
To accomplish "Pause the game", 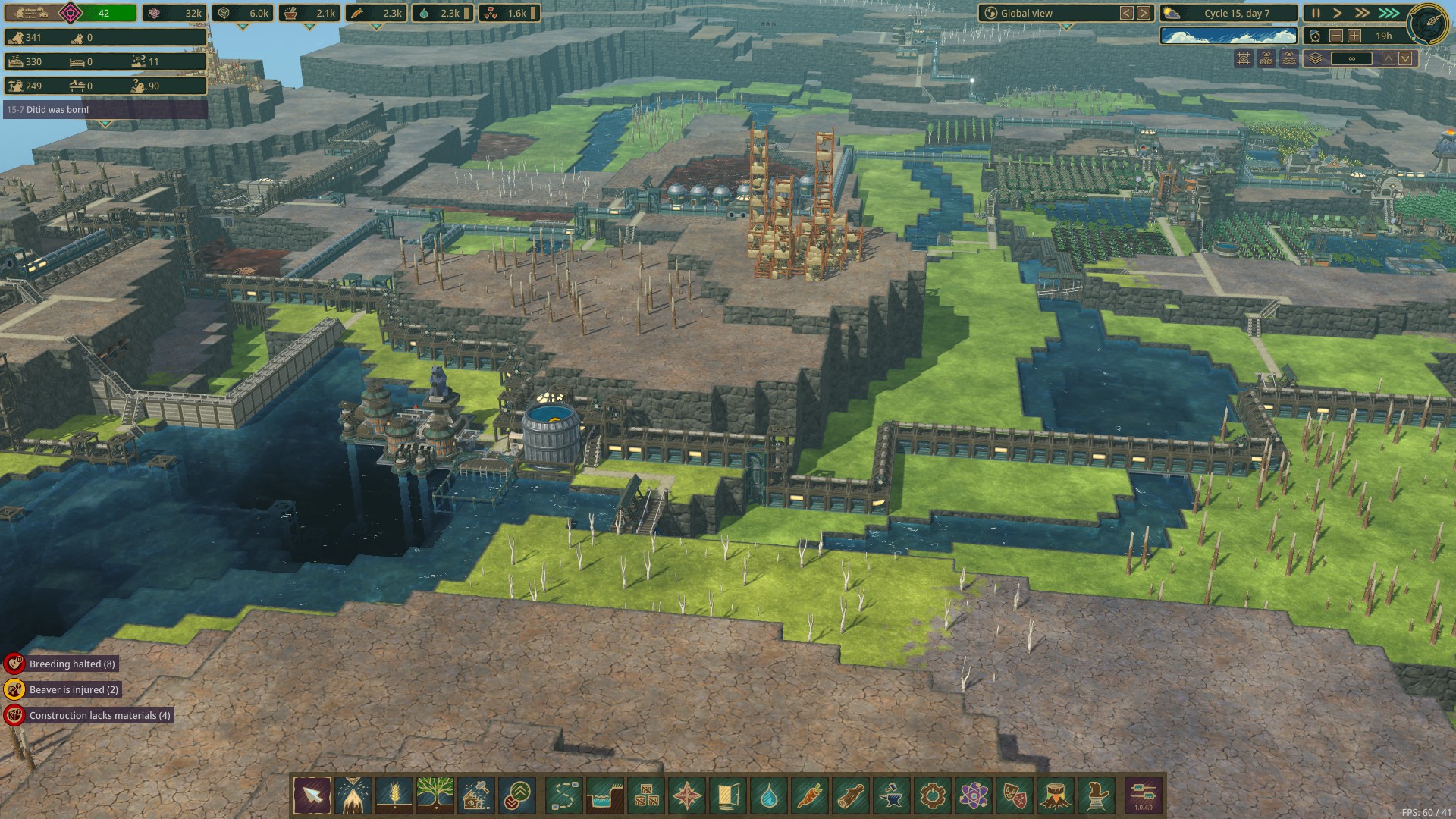I will click(1316, 13).
